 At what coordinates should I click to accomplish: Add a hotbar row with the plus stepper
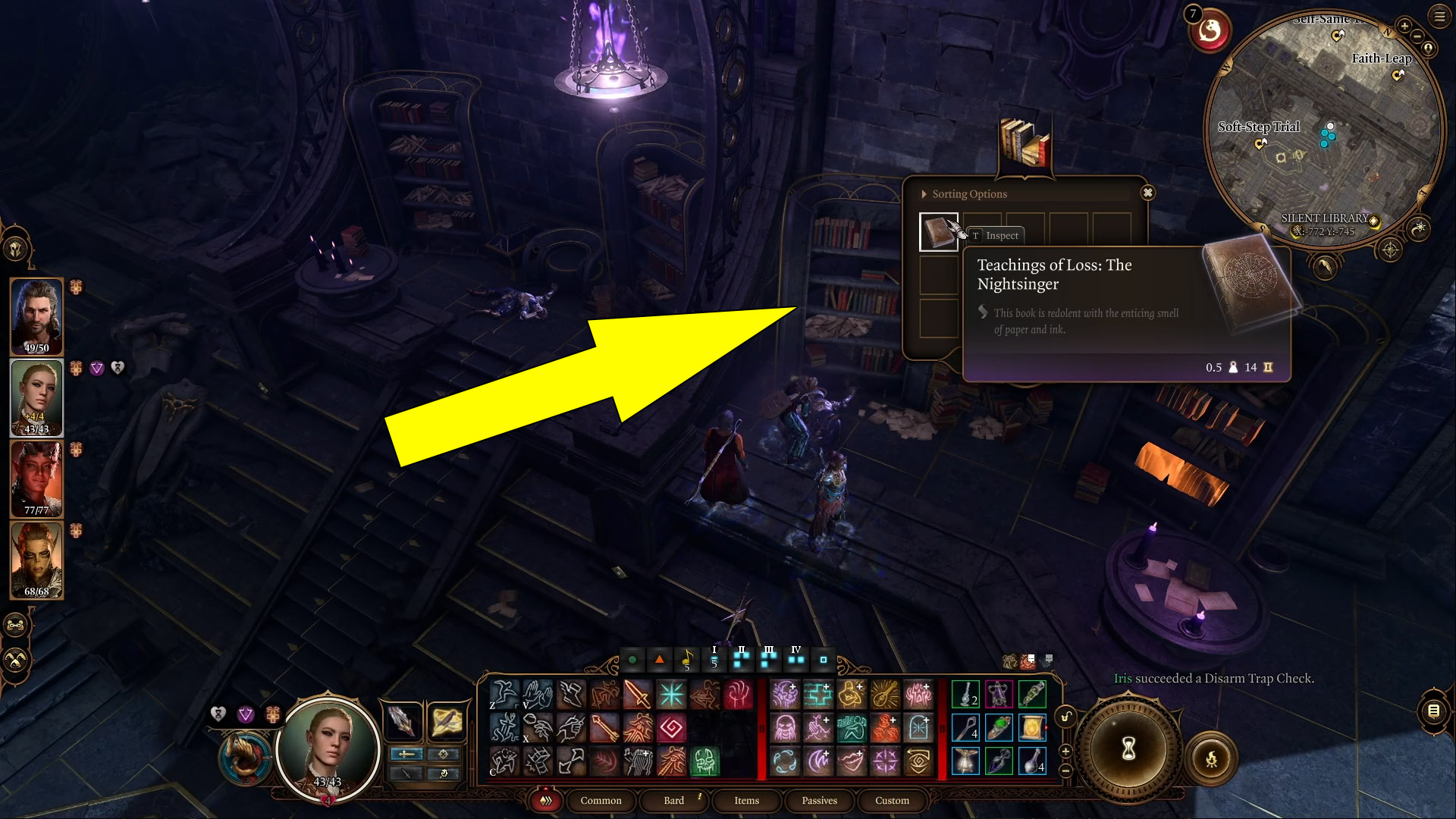[1065, 751]
